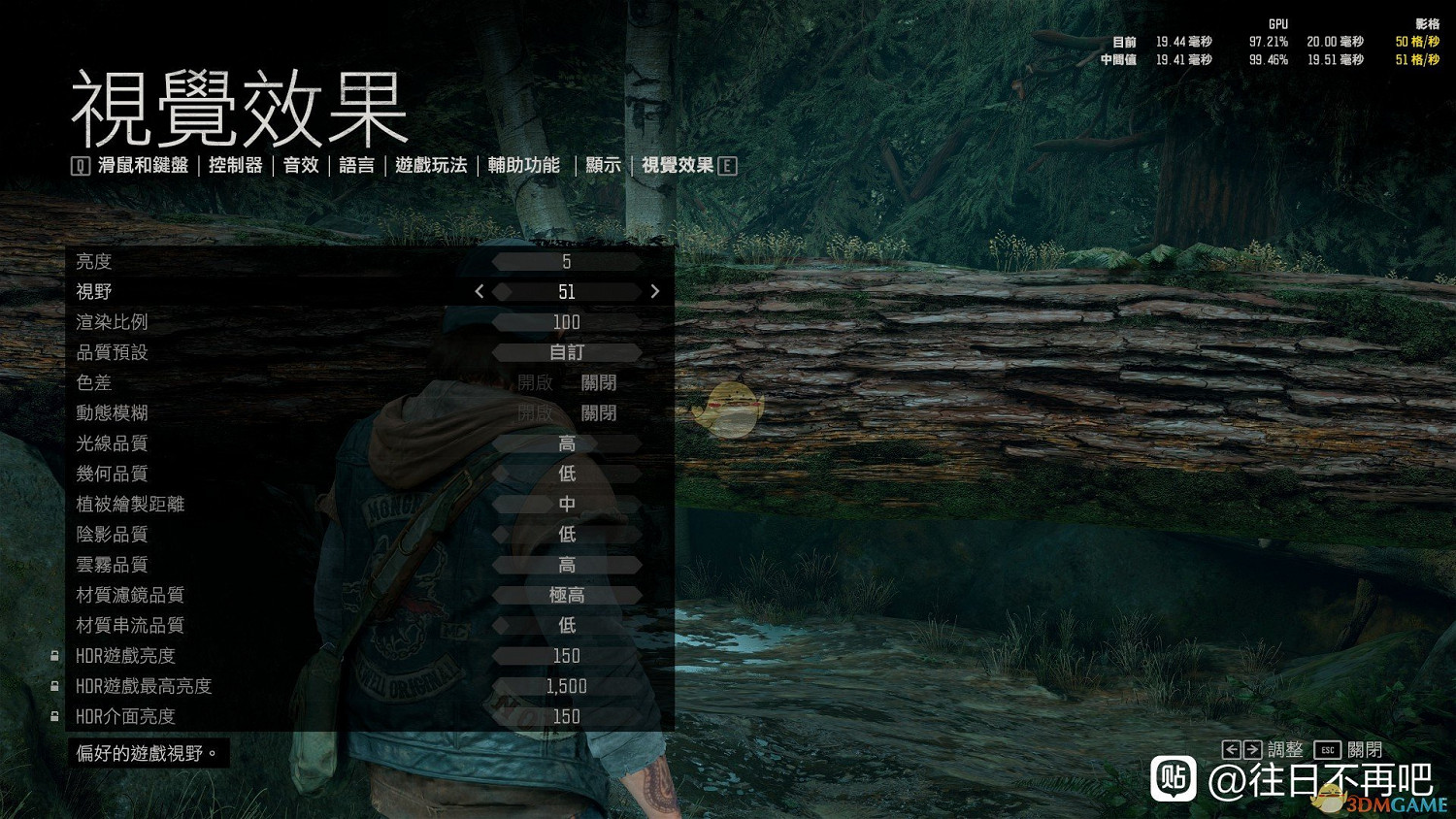Viewport: 1456px width, 819px height.
Task: Click the left arrow to decrease 視野
Action: [479, 291]
